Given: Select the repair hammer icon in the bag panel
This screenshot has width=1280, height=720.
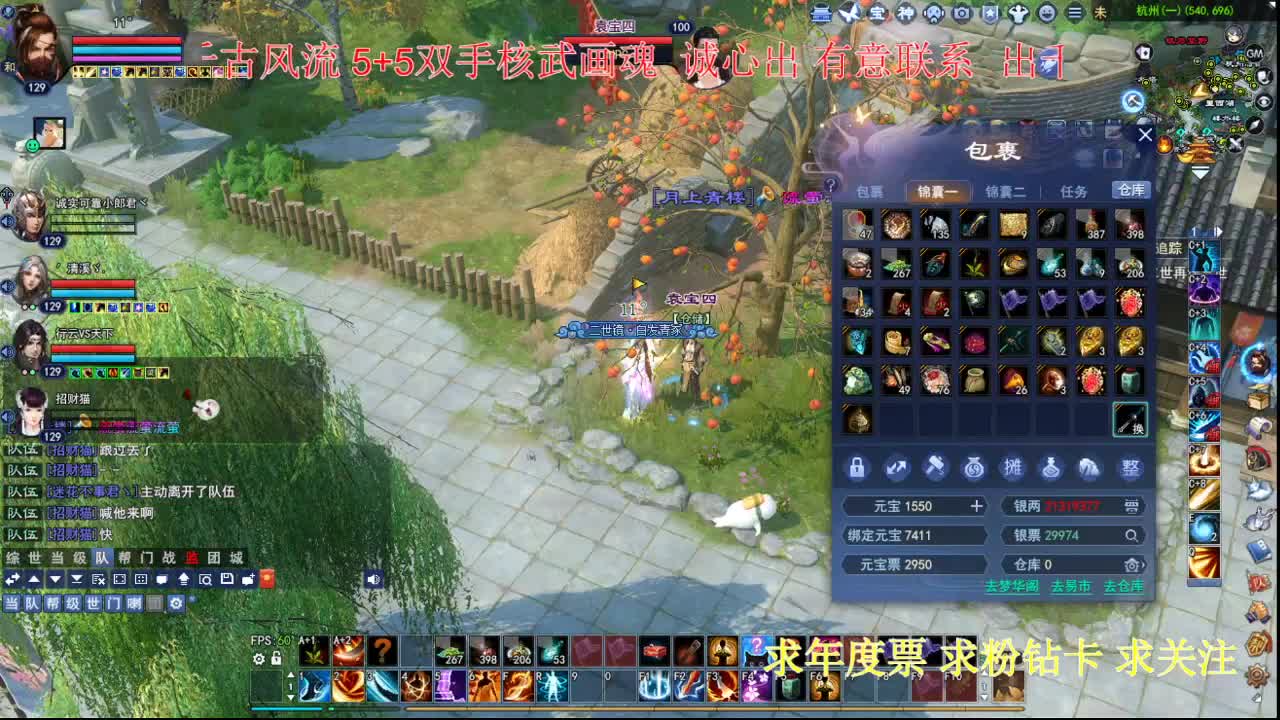Looking at the screenshot, I should [936, 468].
